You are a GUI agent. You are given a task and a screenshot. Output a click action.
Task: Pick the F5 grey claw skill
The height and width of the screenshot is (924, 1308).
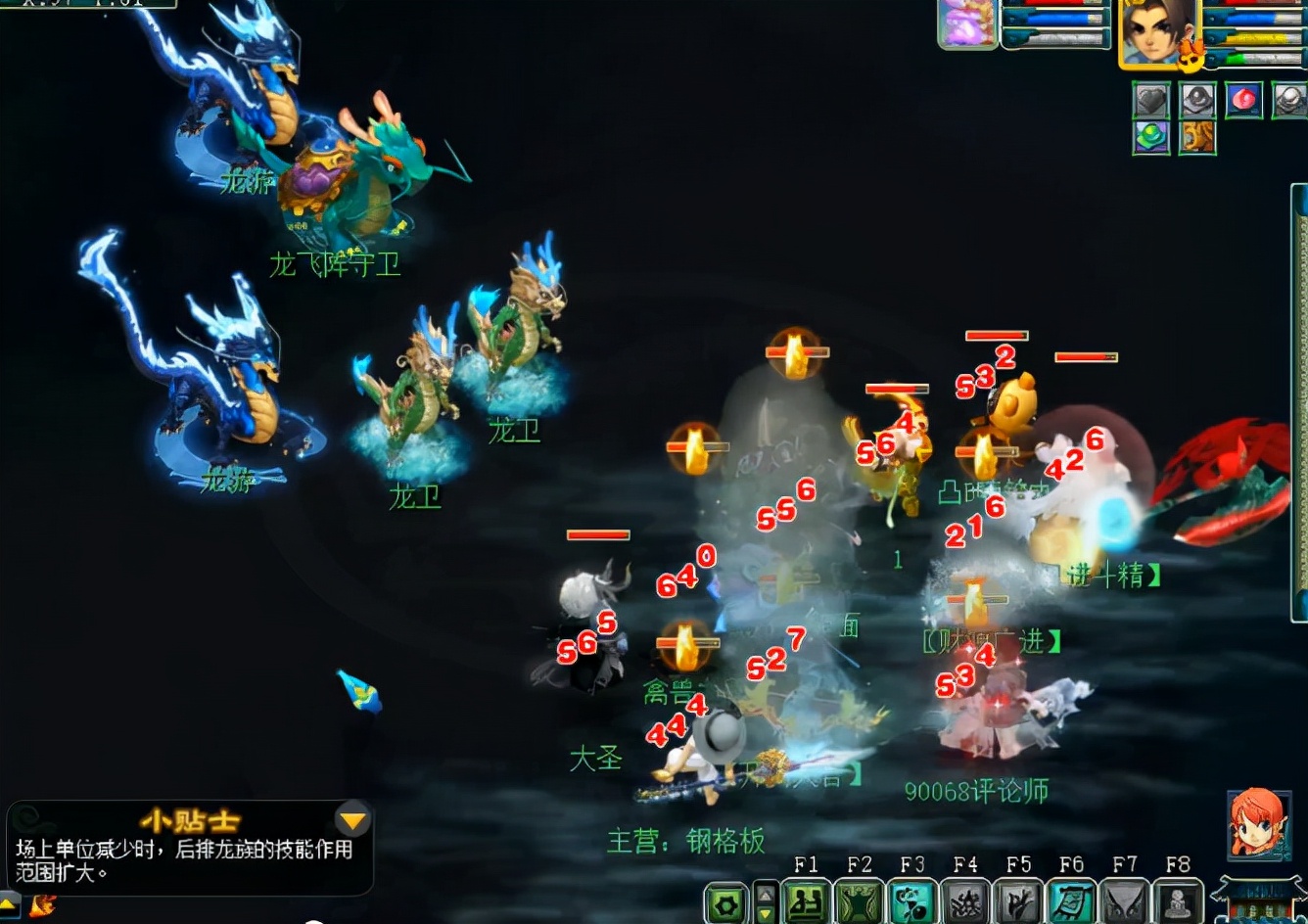click(1018, 901)
